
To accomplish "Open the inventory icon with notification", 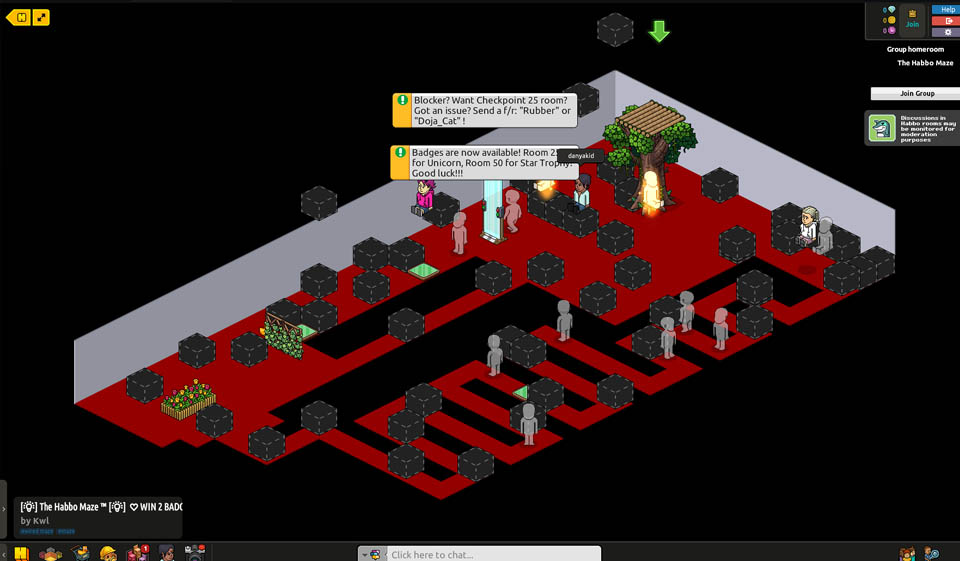I will pos(137,553).
